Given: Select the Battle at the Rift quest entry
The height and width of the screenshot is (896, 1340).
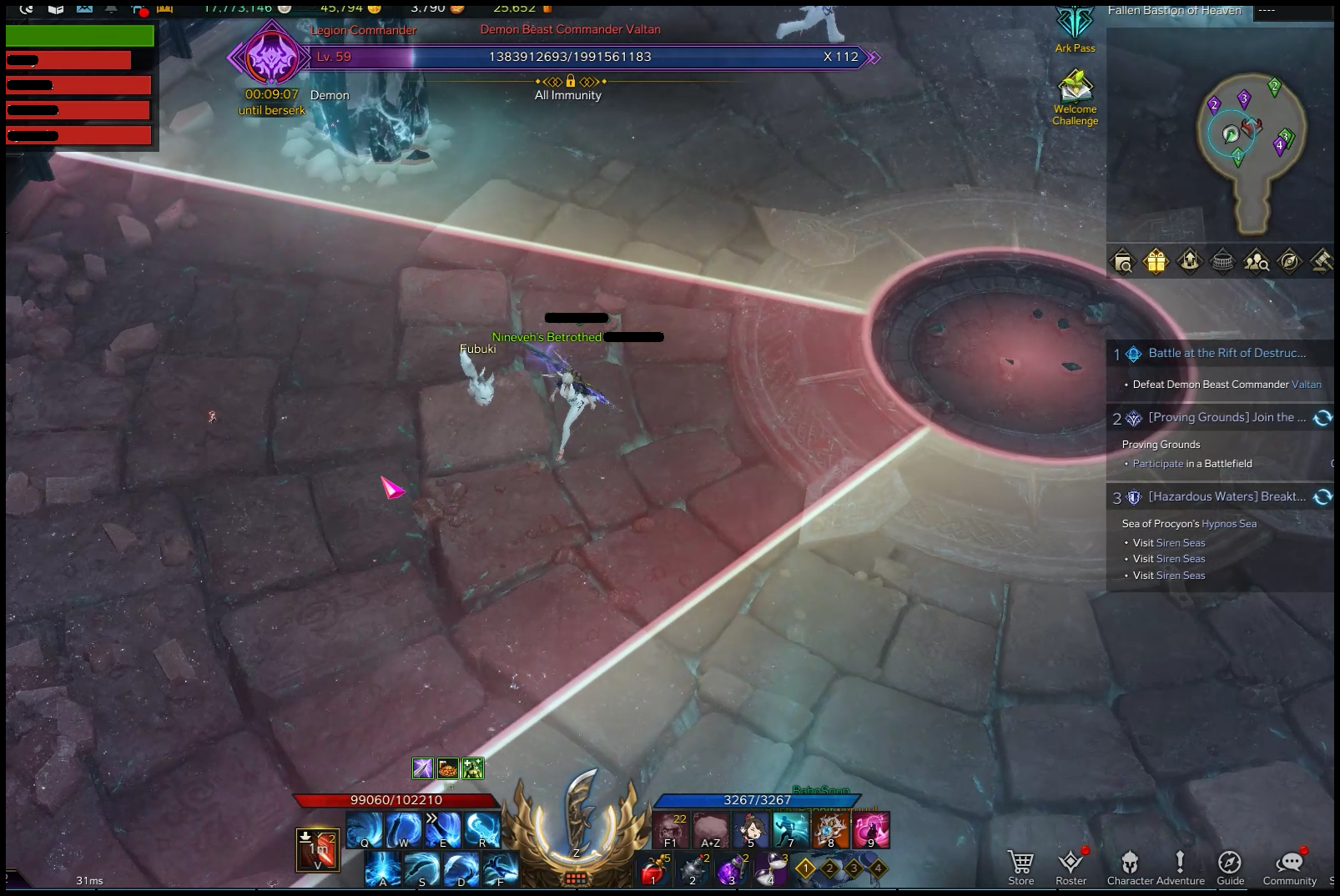Looking at the screenshot, I should (x=1227, y=354).
